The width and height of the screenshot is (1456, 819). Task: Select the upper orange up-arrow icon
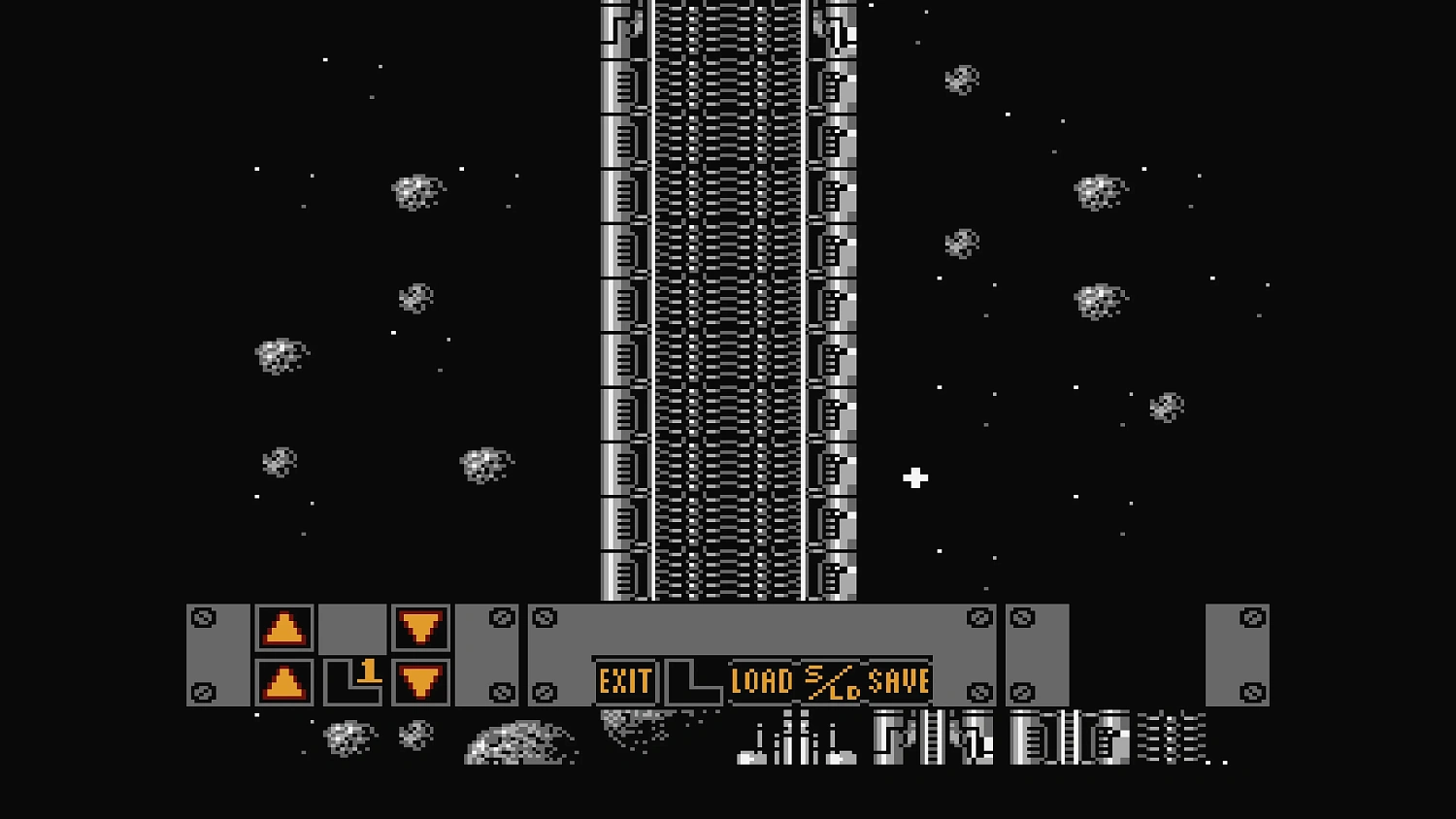pos(284,626)
